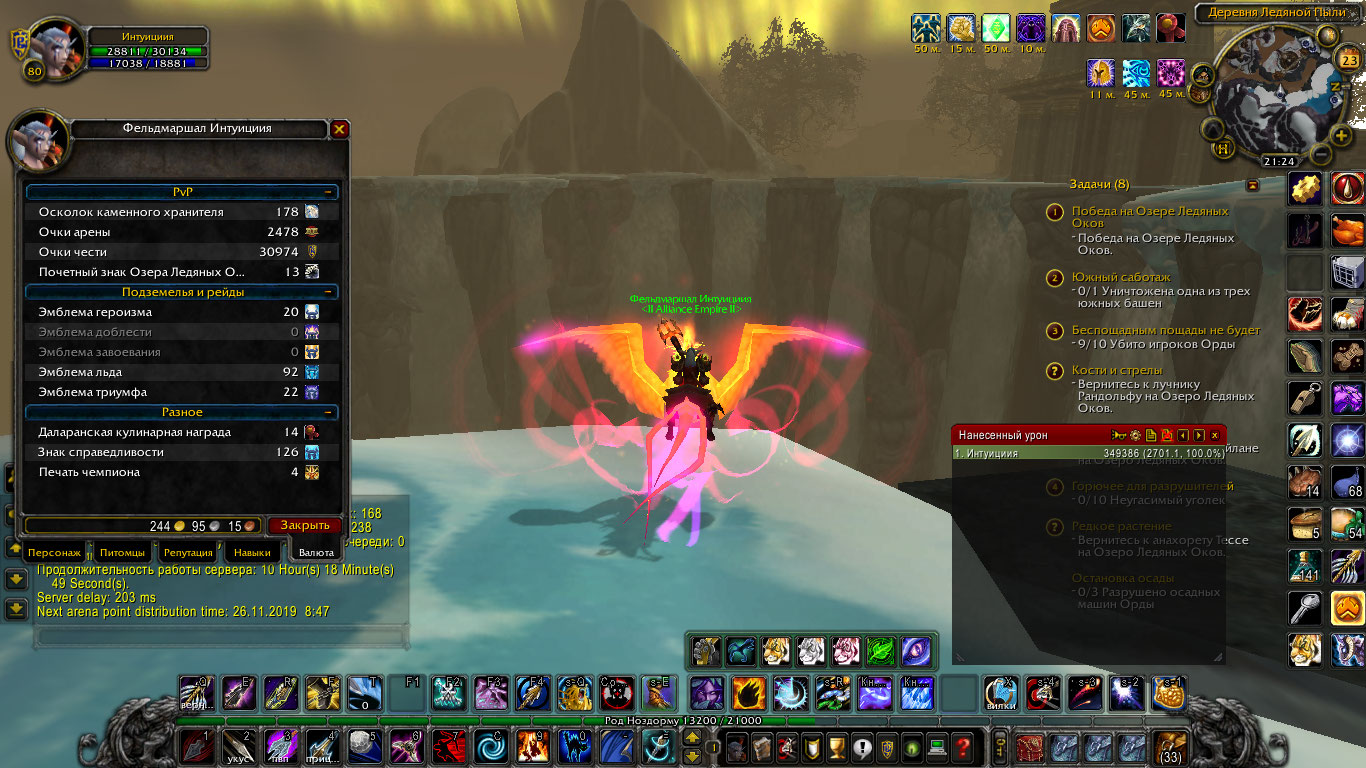
Task: Open the Питомцы tab
Action: (121, 552)
